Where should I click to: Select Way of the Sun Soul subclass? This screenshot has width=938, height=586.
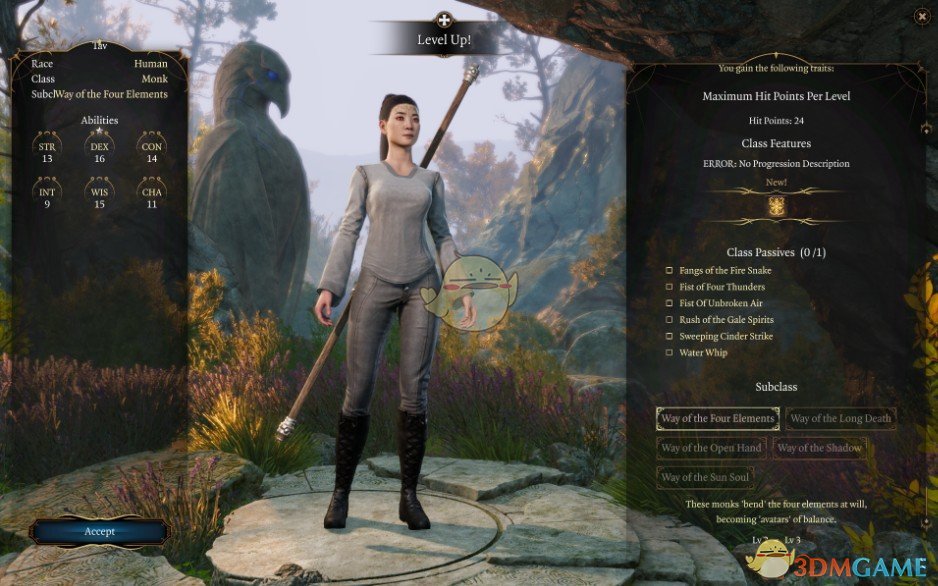pos(704,477)
